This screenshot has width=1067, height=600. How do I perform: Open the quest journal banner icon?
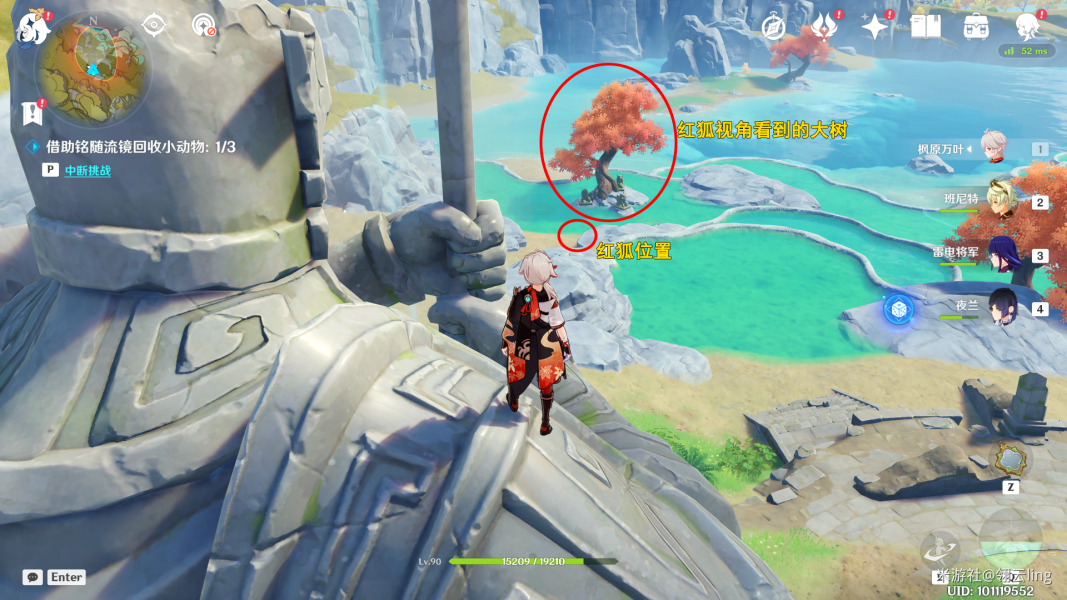point(36,112)
